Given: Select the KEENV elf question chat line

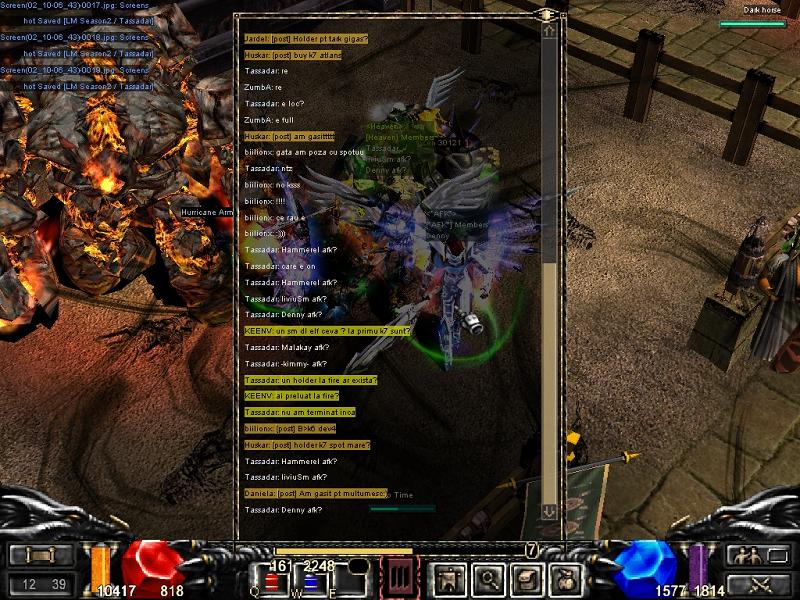Looking at the screenshot, I should tap(327, 330).
